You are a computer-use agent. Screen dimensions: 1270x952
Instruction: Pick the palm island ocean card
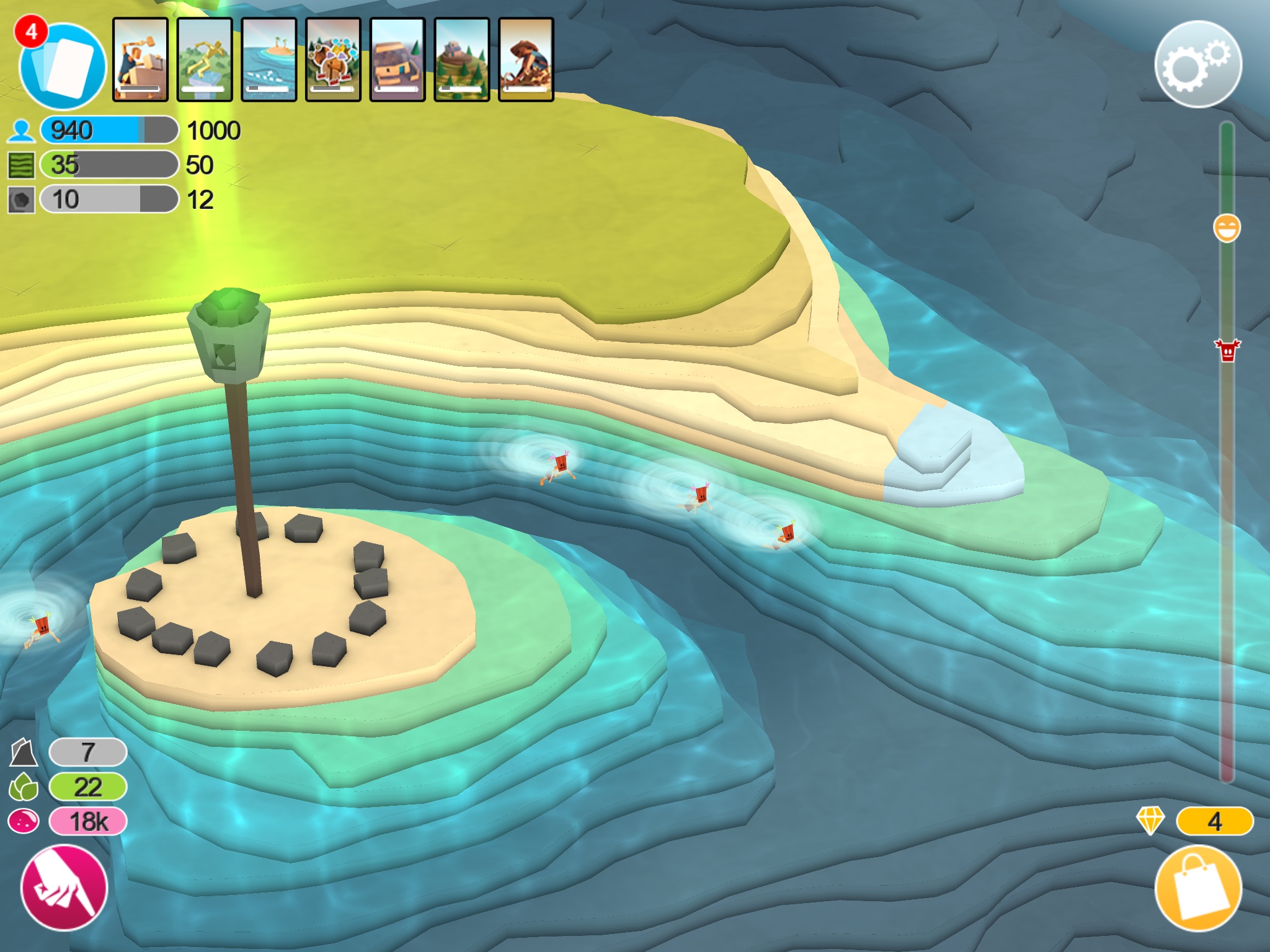pos(269,59)
